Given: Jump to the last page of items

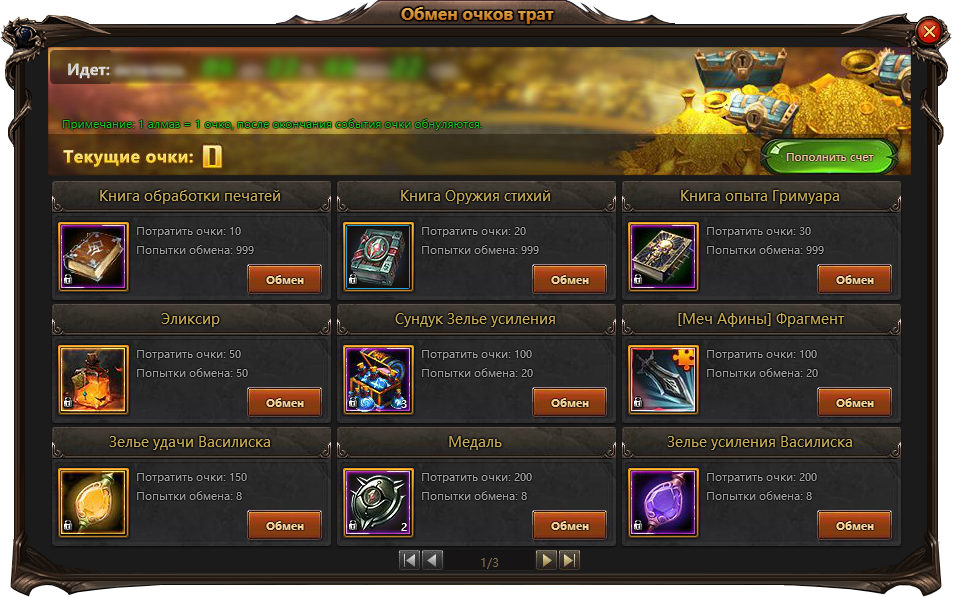Looking at the screenshot, I should (x=569, y=560).
